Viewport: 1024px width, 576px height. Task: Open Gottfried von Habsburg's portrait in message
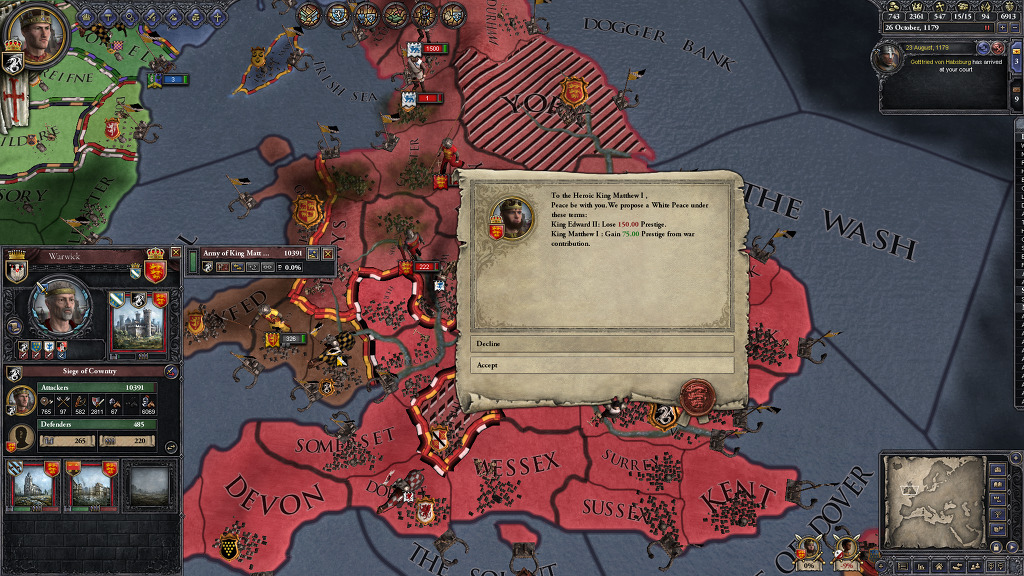point(887,59)
